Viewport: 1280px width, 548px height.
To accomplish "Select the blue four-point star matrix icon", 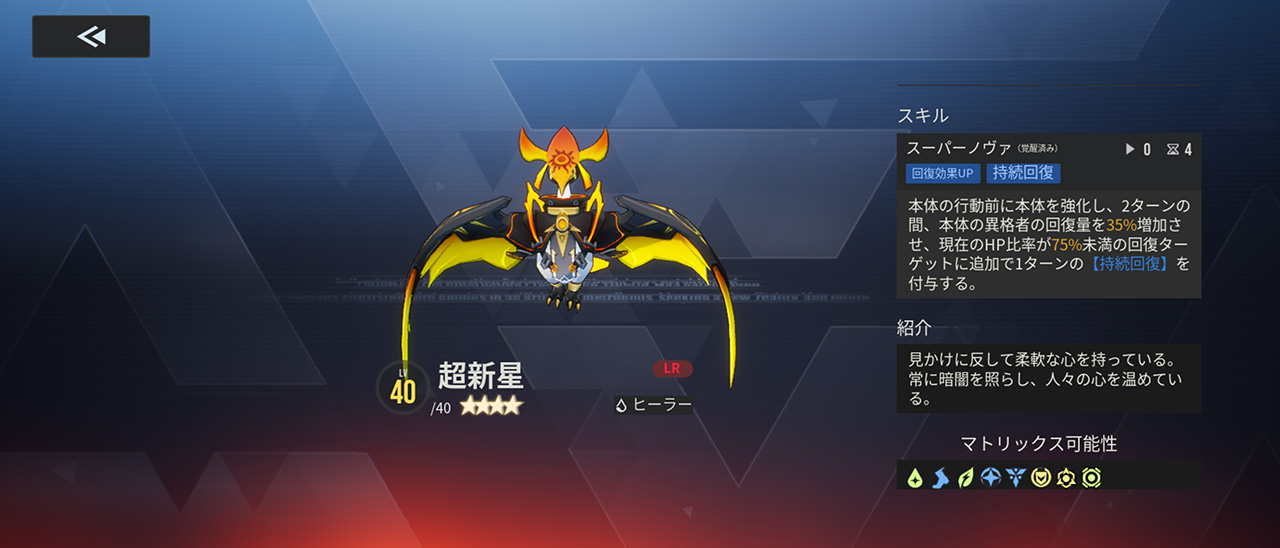I will [990, 478].
